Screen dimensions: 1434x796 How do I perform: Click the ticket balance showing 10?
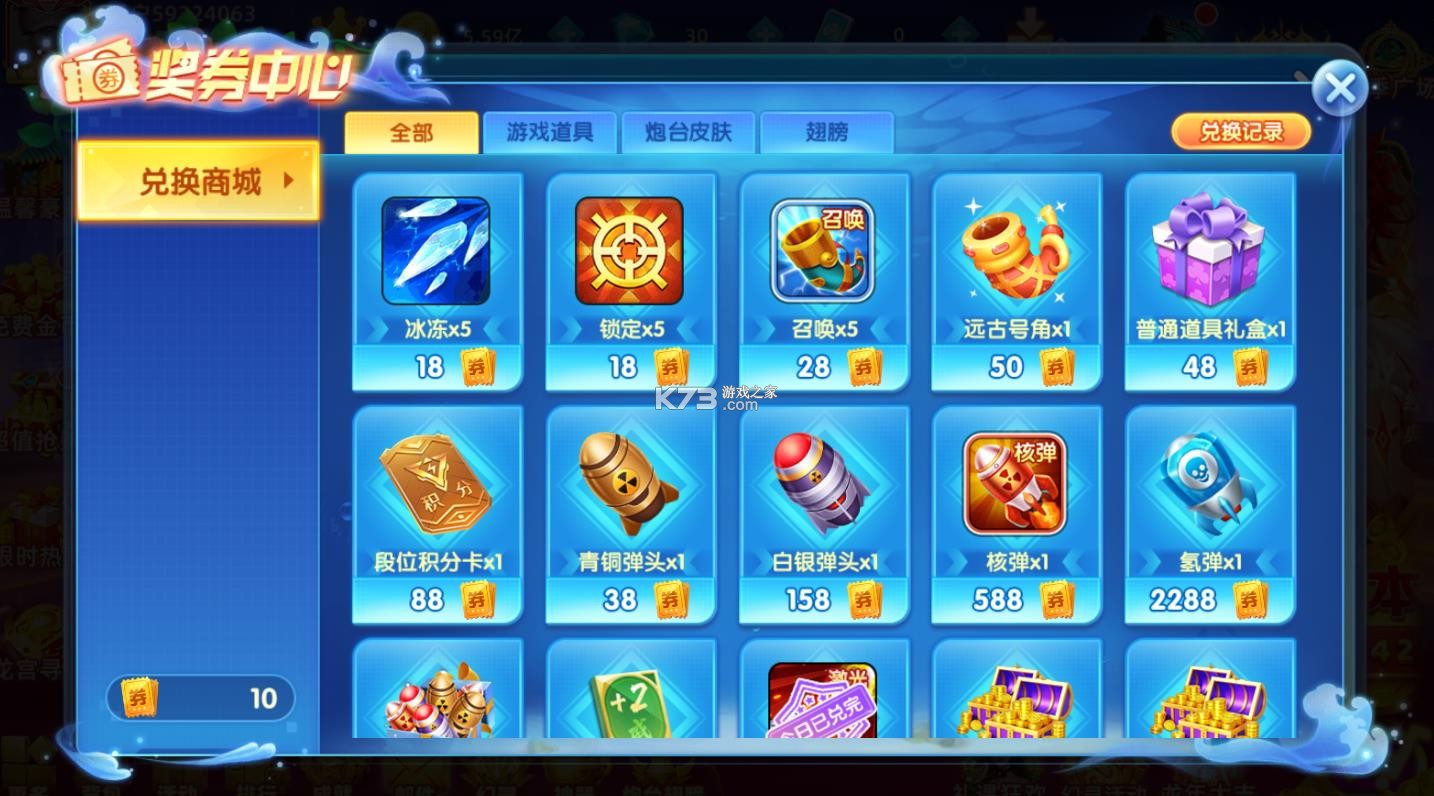point(199,698)
